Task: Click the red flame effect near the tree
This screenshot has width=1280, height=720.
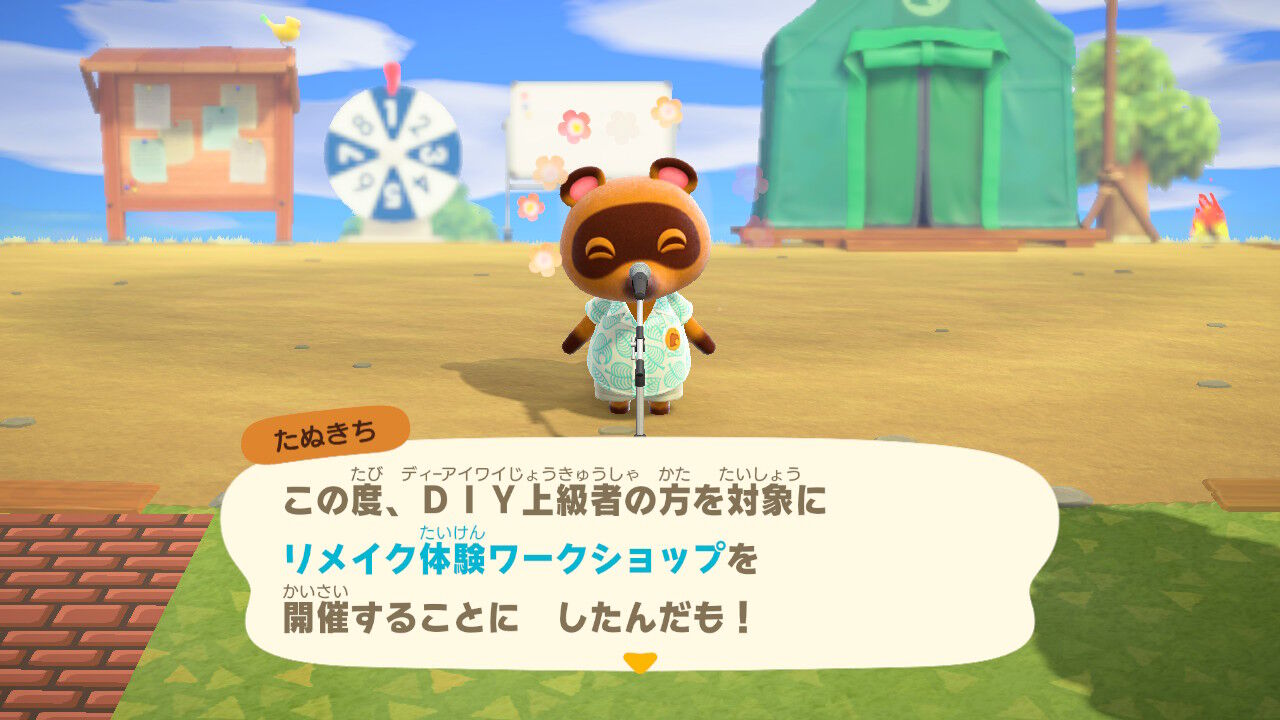Action: (x=1210, y=215)
